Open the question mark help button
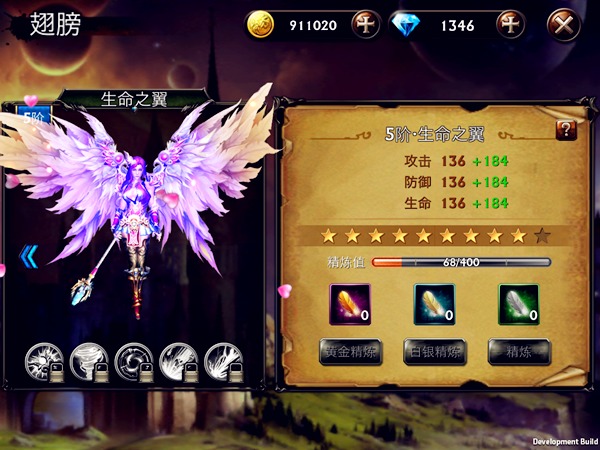 (565, 130)
